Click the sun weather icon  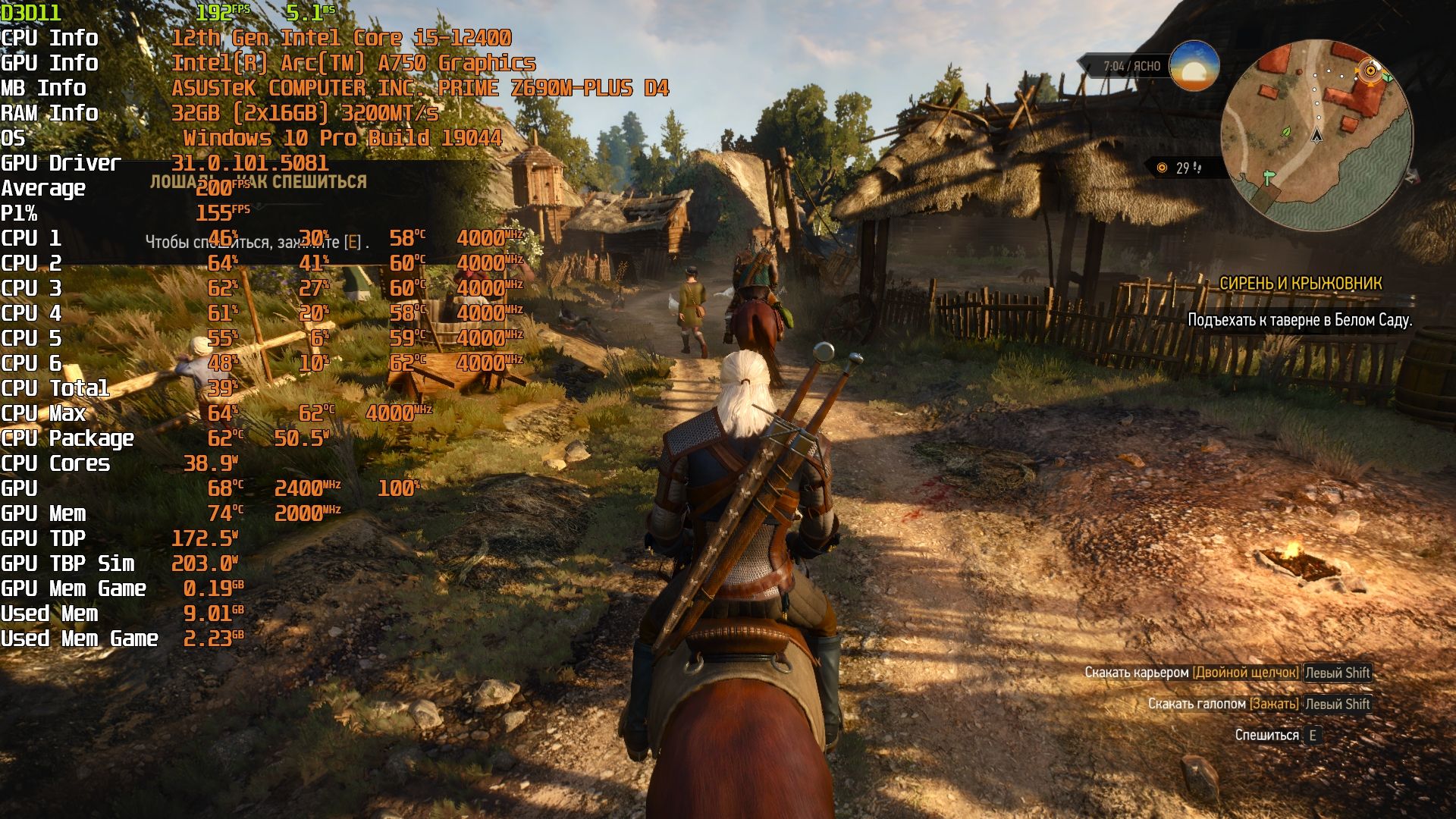pyautogui.click(x=1194, y=66)
